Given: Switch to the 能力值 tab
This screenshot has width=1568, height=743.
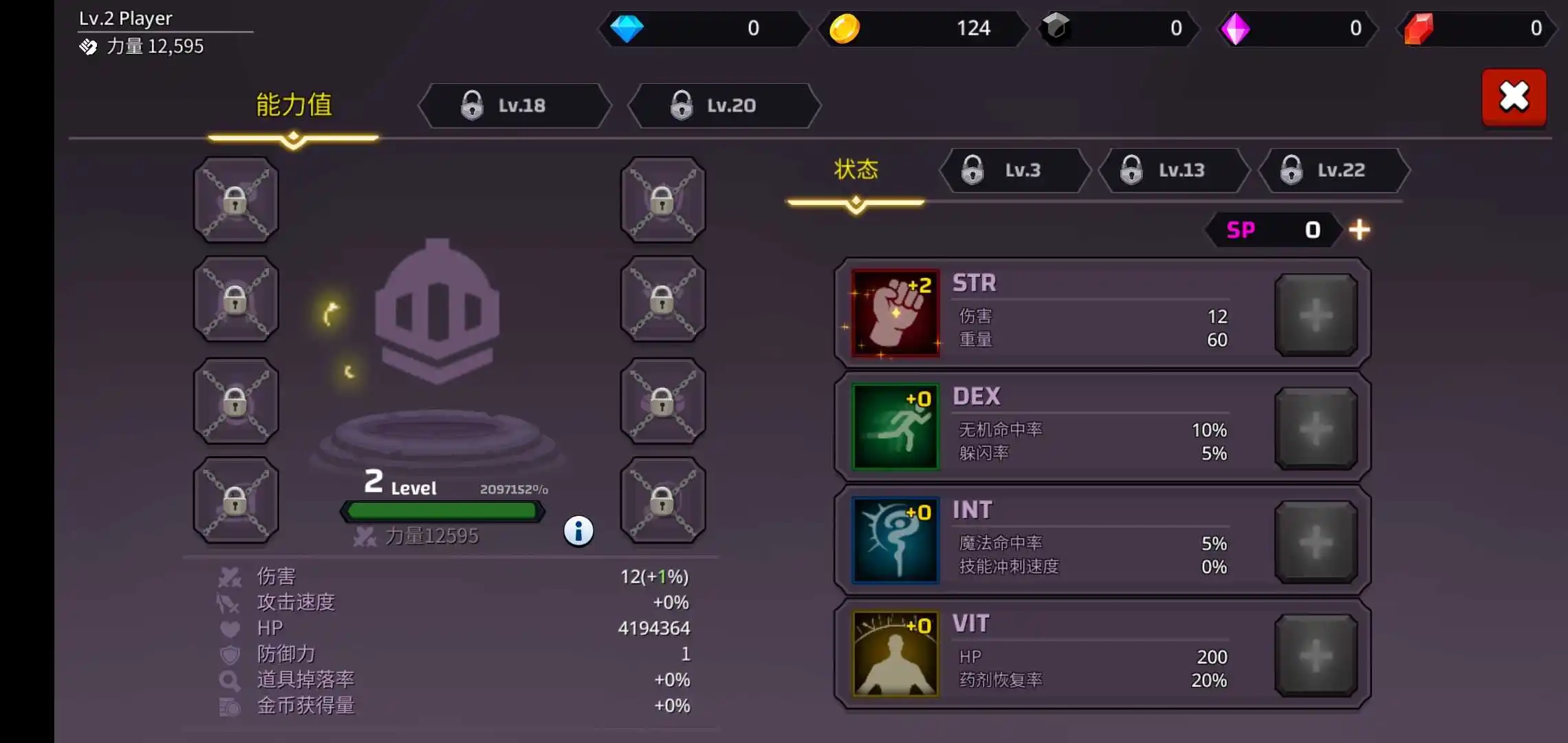Looking at the screenshot, I should (294, 106).
